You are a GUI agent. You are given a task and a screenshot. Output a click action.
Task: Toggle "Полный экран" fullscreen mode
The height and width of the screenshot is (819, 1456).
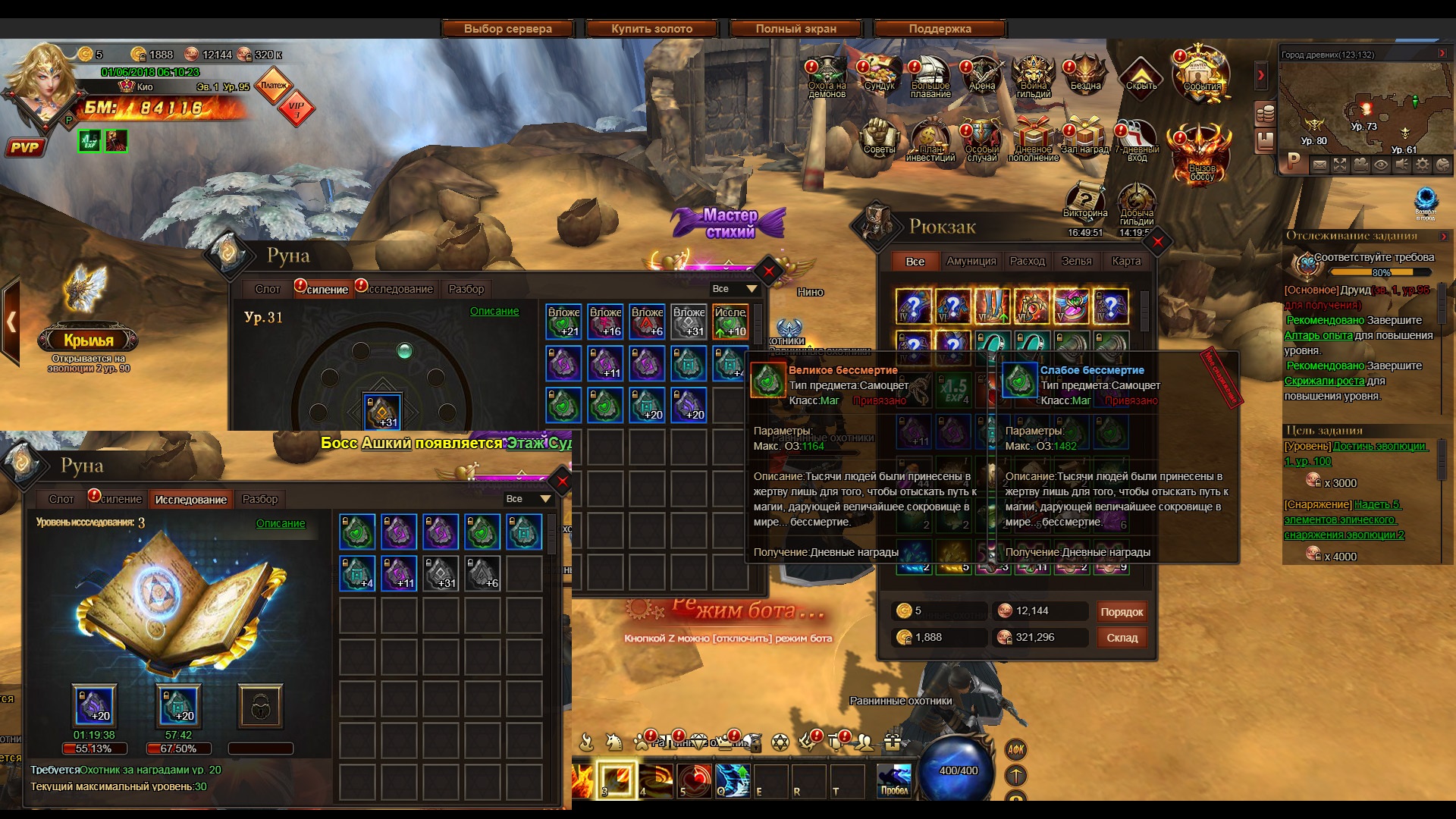pyautogui.click(x=795, y=29)
